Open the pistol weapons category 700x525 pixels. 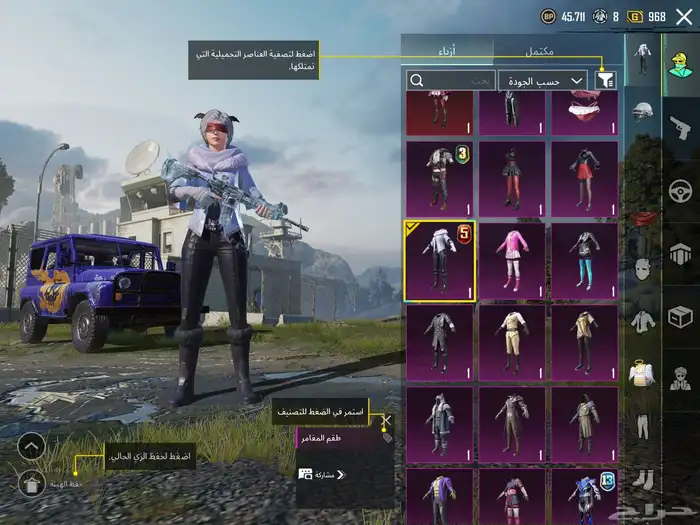click(680, 127)
